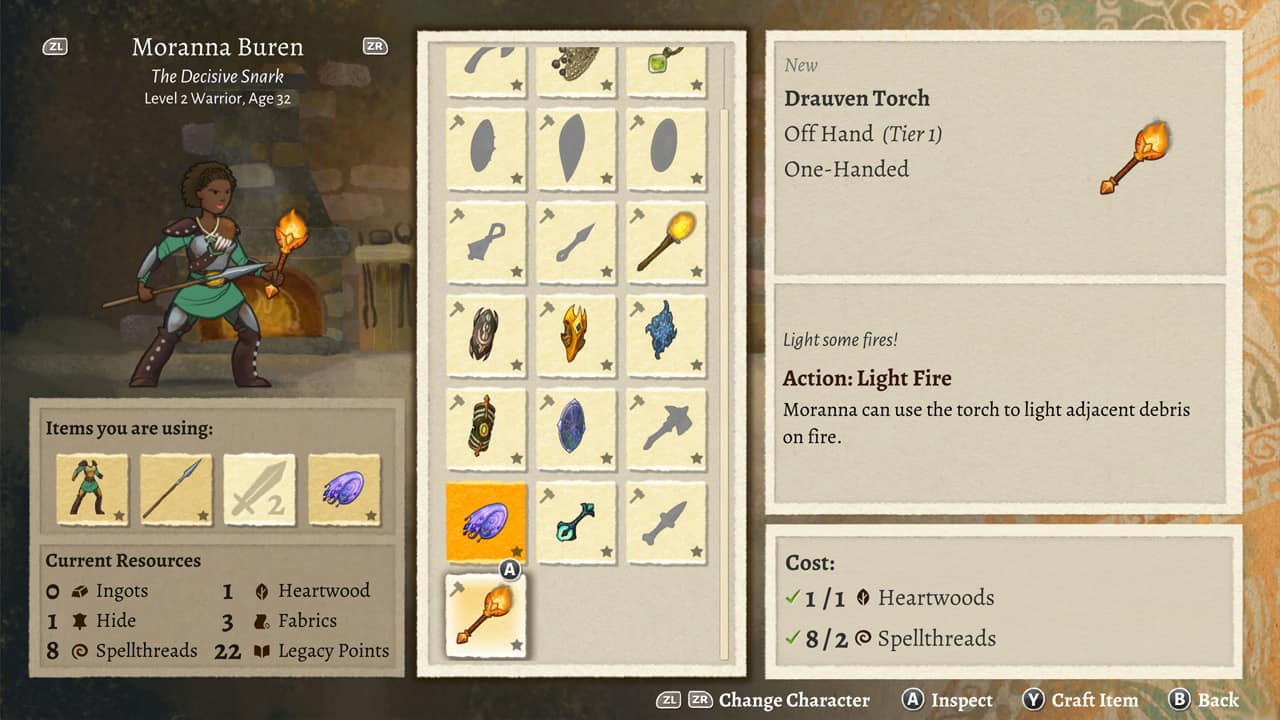Select the teal key-shaped weapon recipe

[x=577, y=521]
